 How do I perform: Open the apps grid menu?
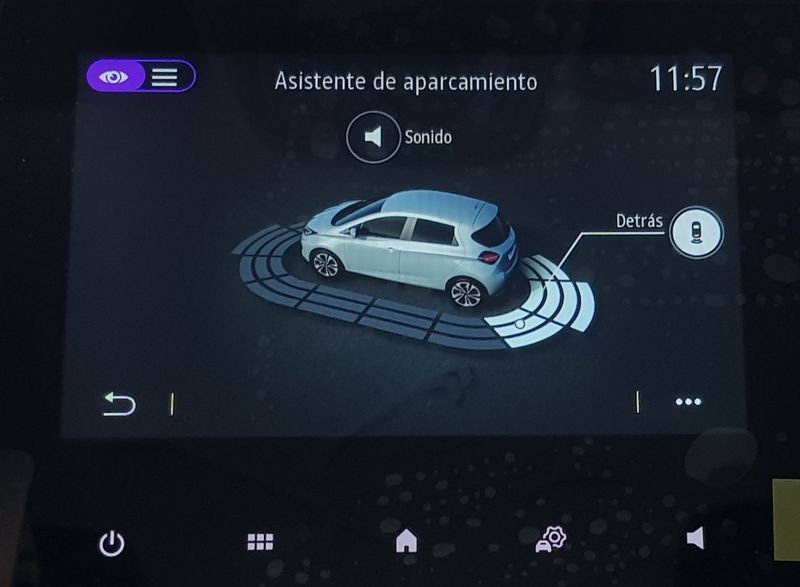pos(260,542)
